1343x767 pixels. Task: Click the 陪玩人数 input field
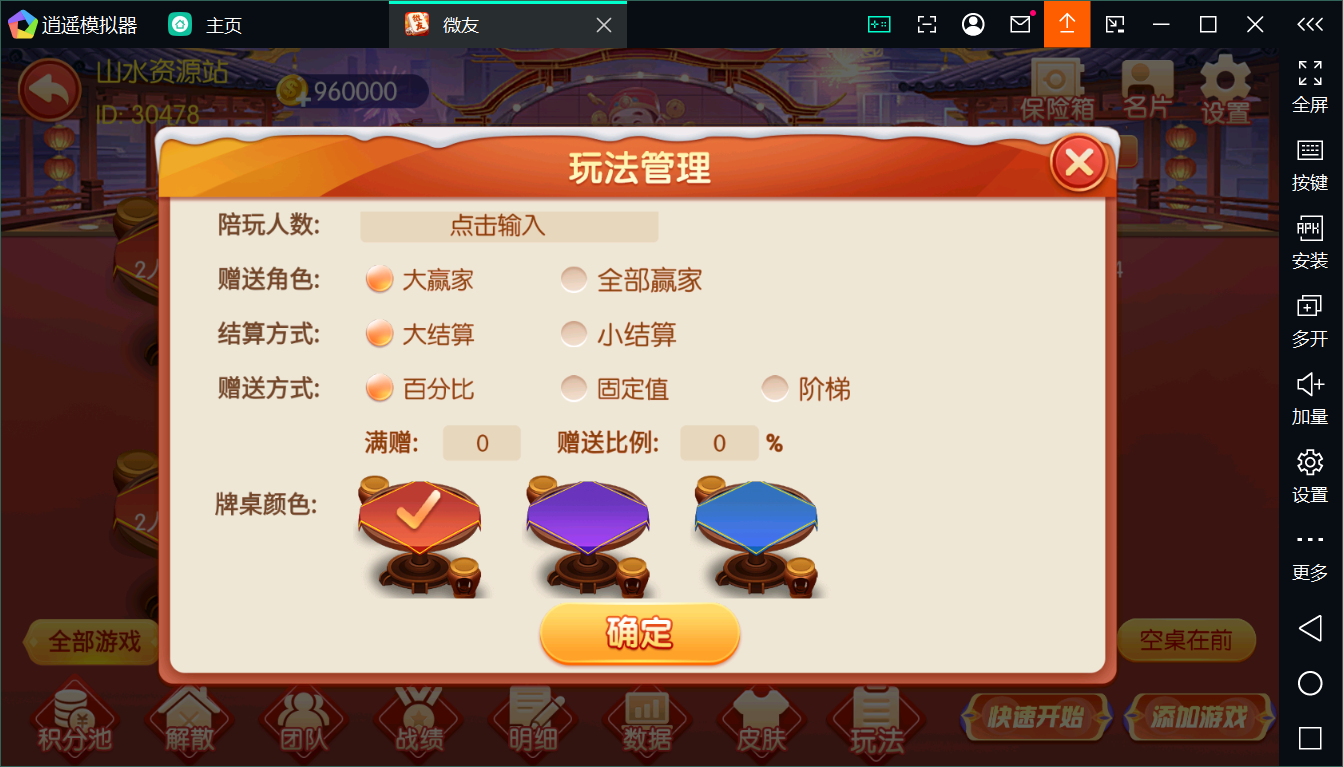pyautogui.click(x=509, y=226)
